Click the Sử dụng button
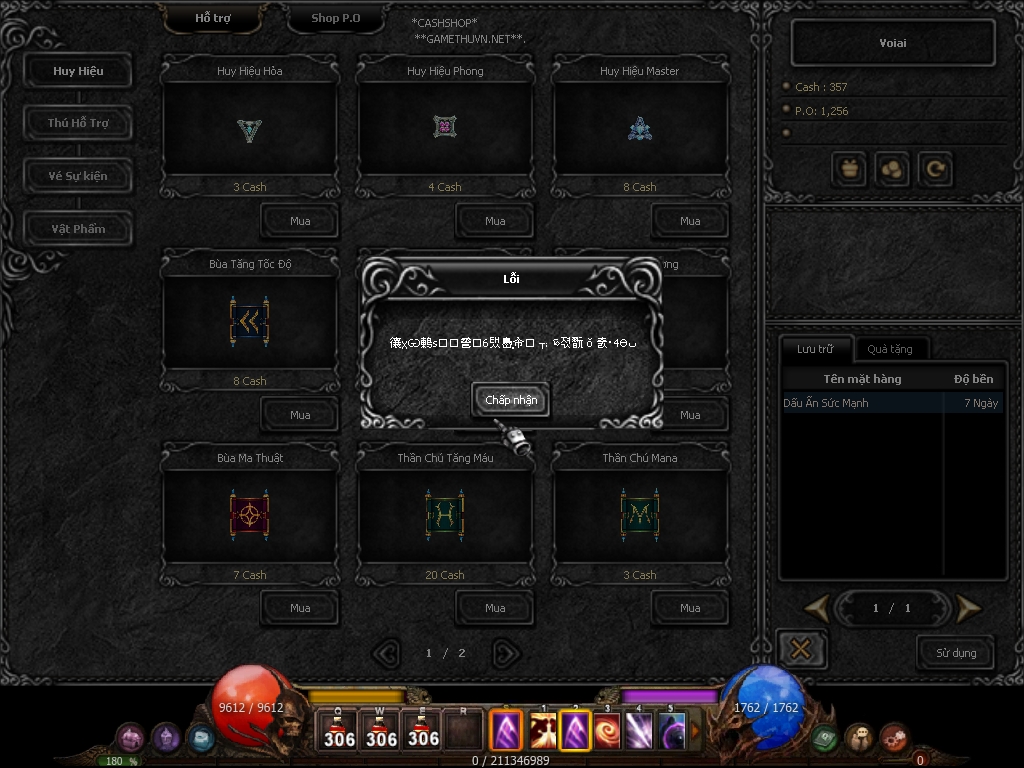Image resolution: width=1024 pixels, height=768 pixels. pyautogui.click(x=956, y=653)
